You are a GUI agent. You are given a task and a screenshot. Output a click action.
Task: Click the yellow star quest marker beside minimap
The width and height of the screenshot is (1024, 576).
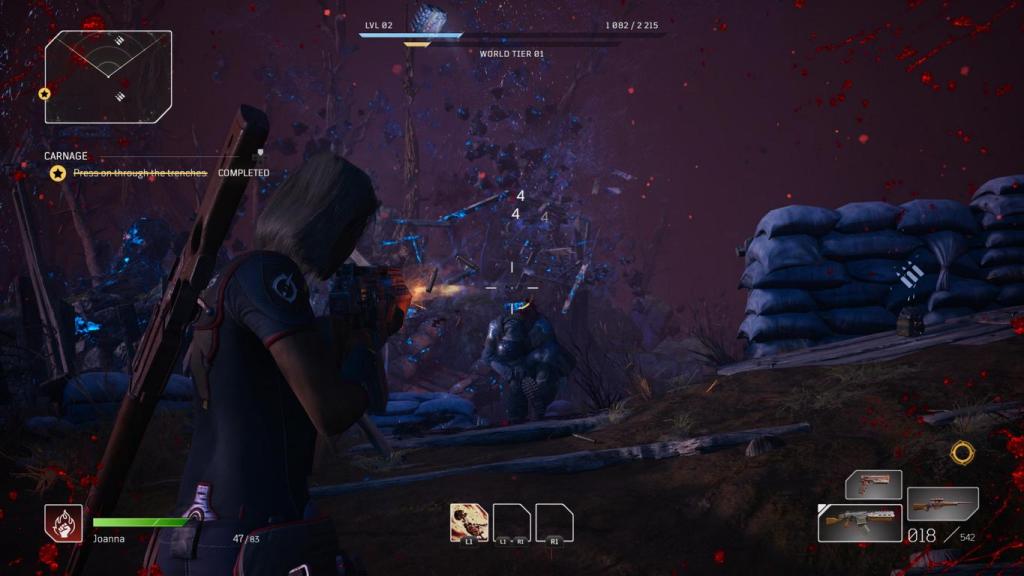pyautogui.click(x=44, y=94)
